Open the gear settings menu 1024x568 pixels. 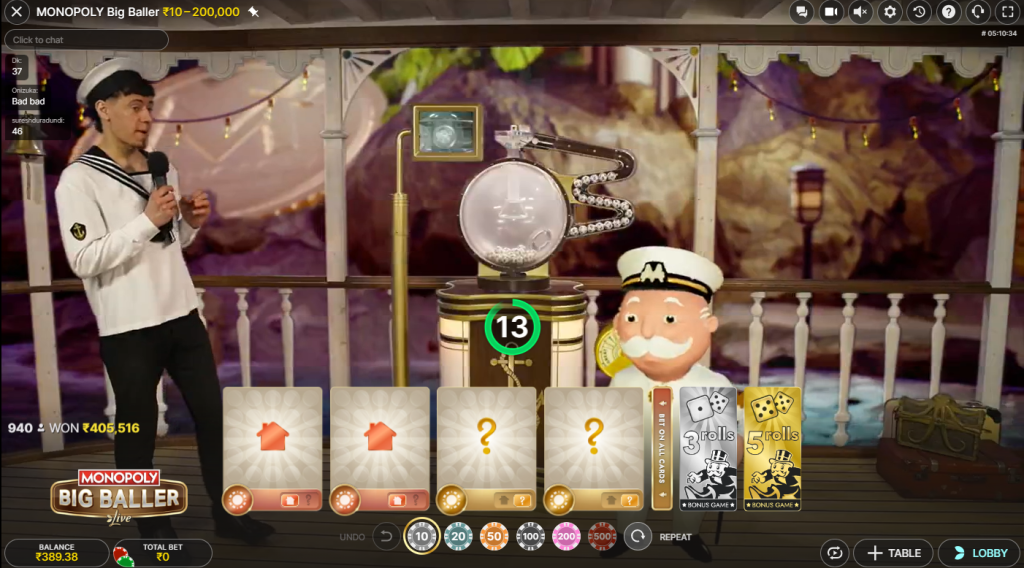pyautogui.click(x=890, y=12)
